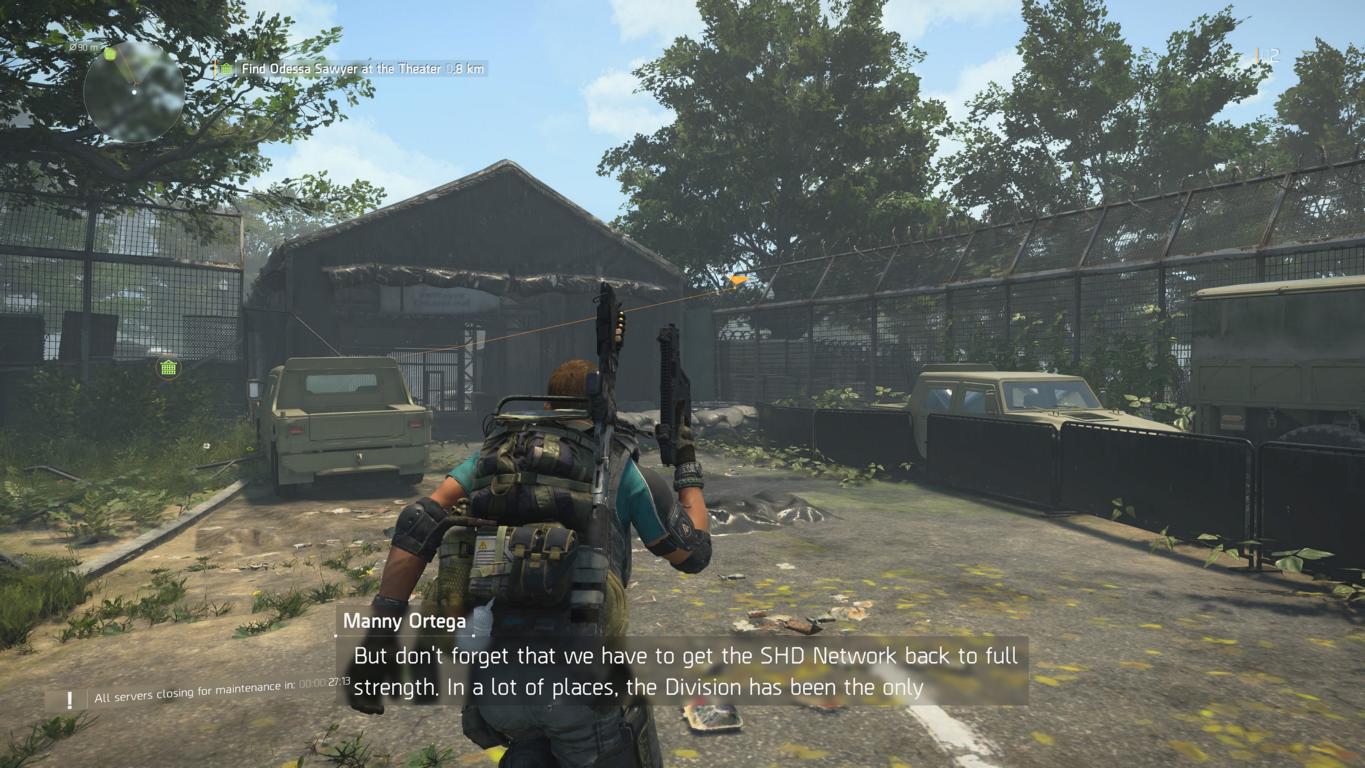Select the green Theater settlement marker icon

(x=169, y=368)
